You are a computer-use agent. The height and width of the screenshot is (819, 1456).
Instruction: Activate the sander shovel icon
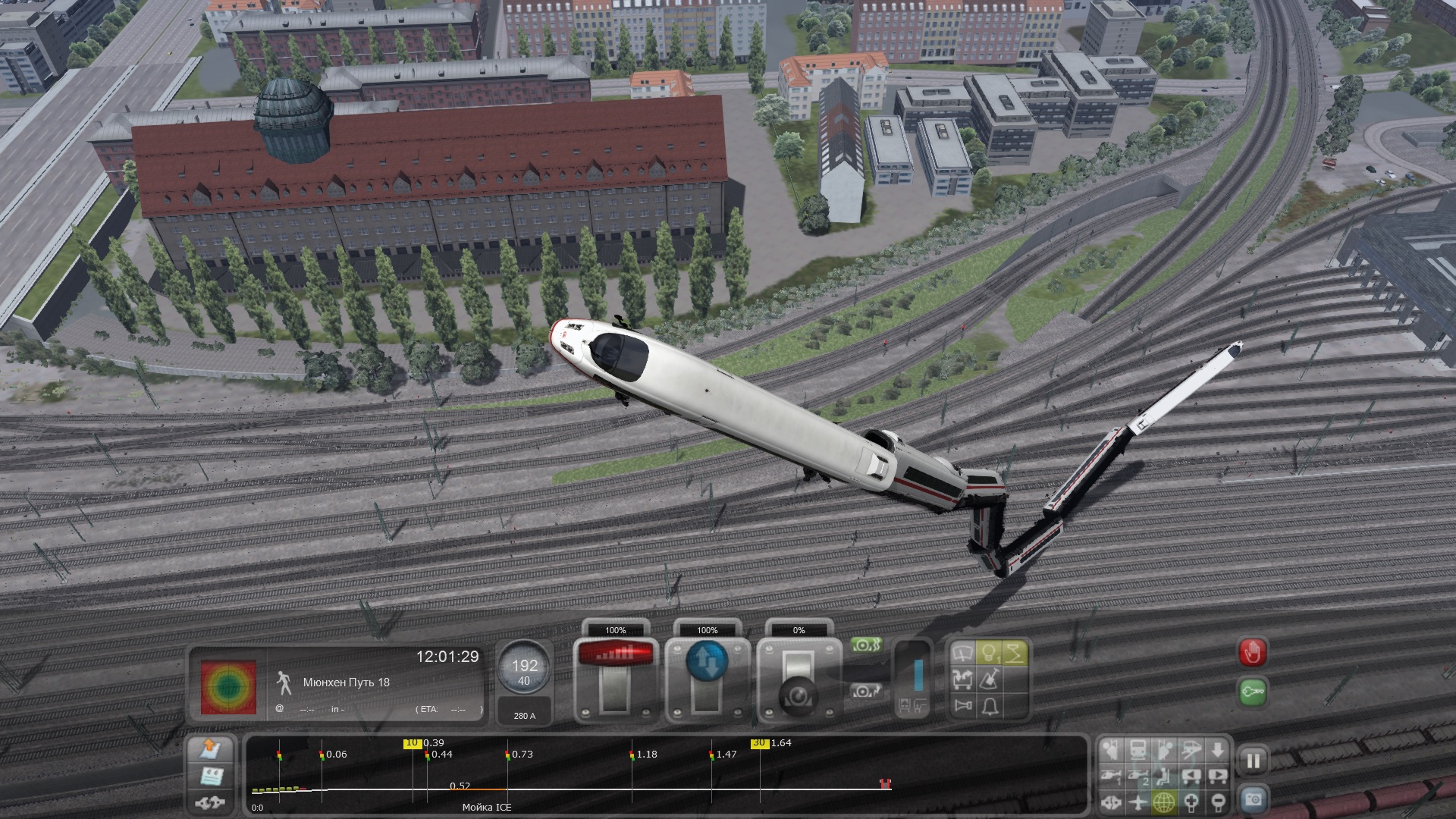[989, 679]
